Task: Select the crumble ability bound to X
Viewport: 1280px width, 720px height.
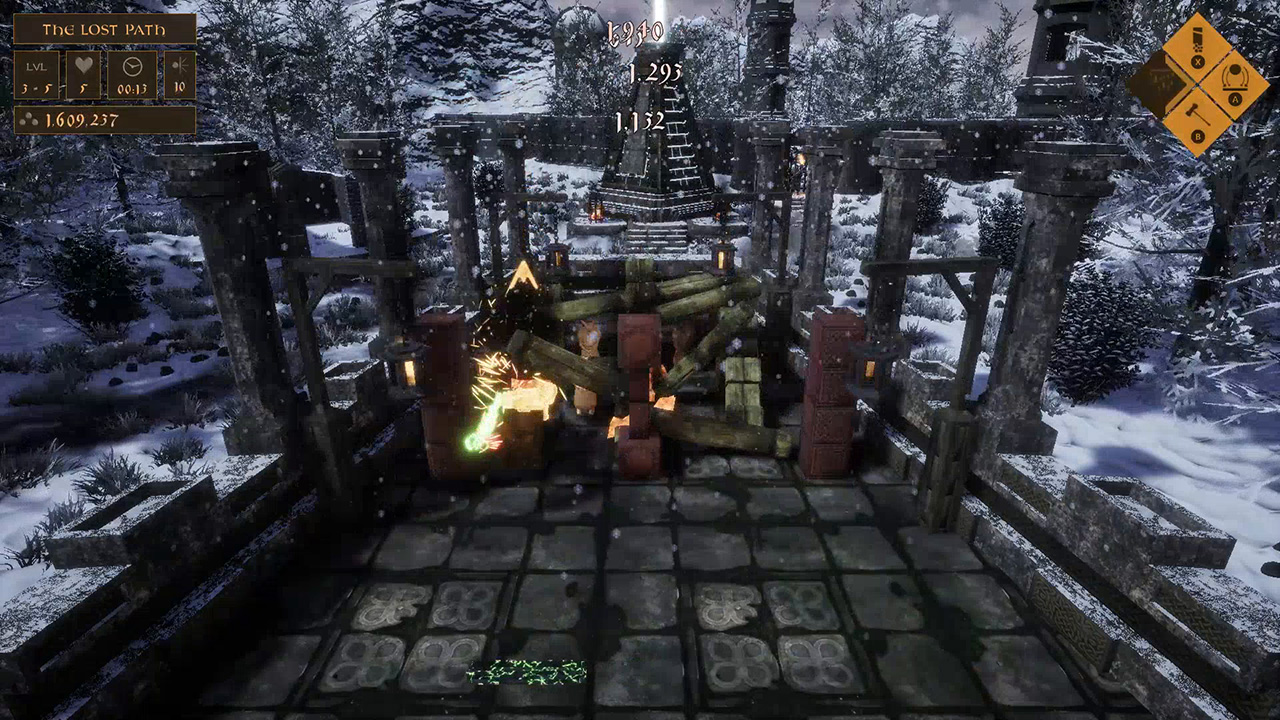Action: [1197, 46]
